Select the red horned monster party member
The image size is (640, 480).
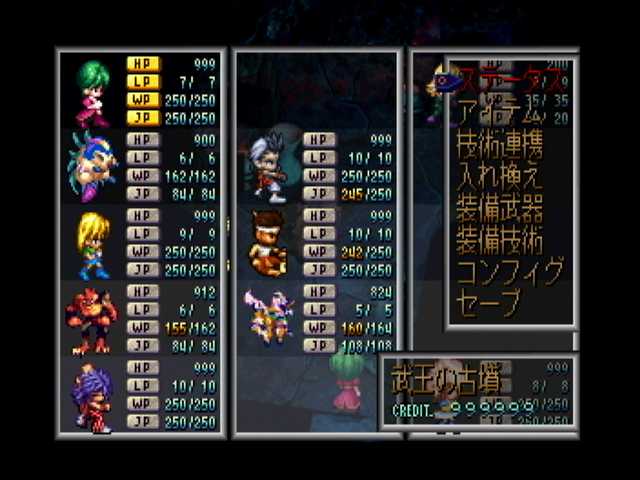pos(91,318)
